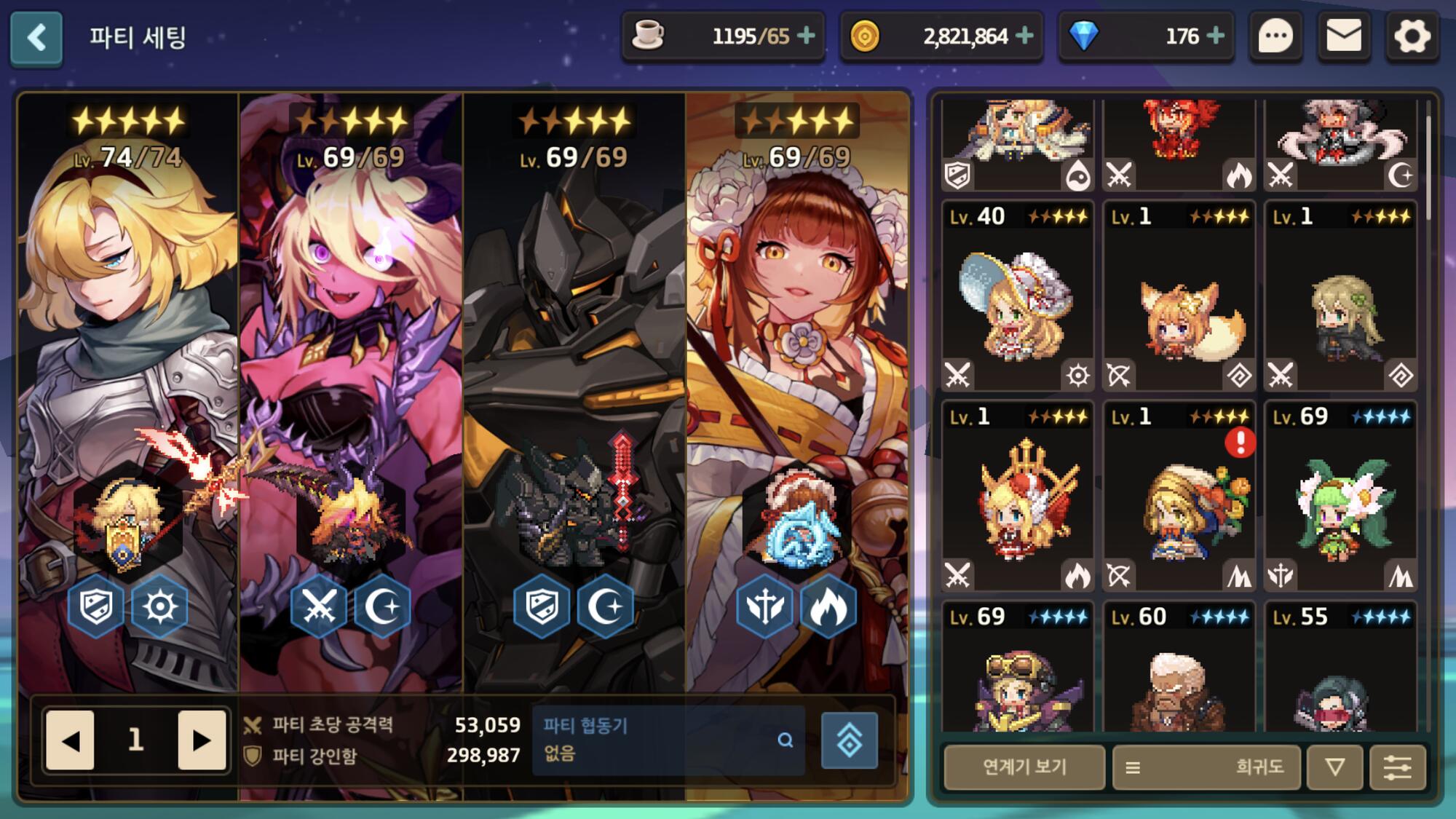Viewport: 1456px width, 819px height.
Task: Open the chat bubble window
Action: point(1275,36)
